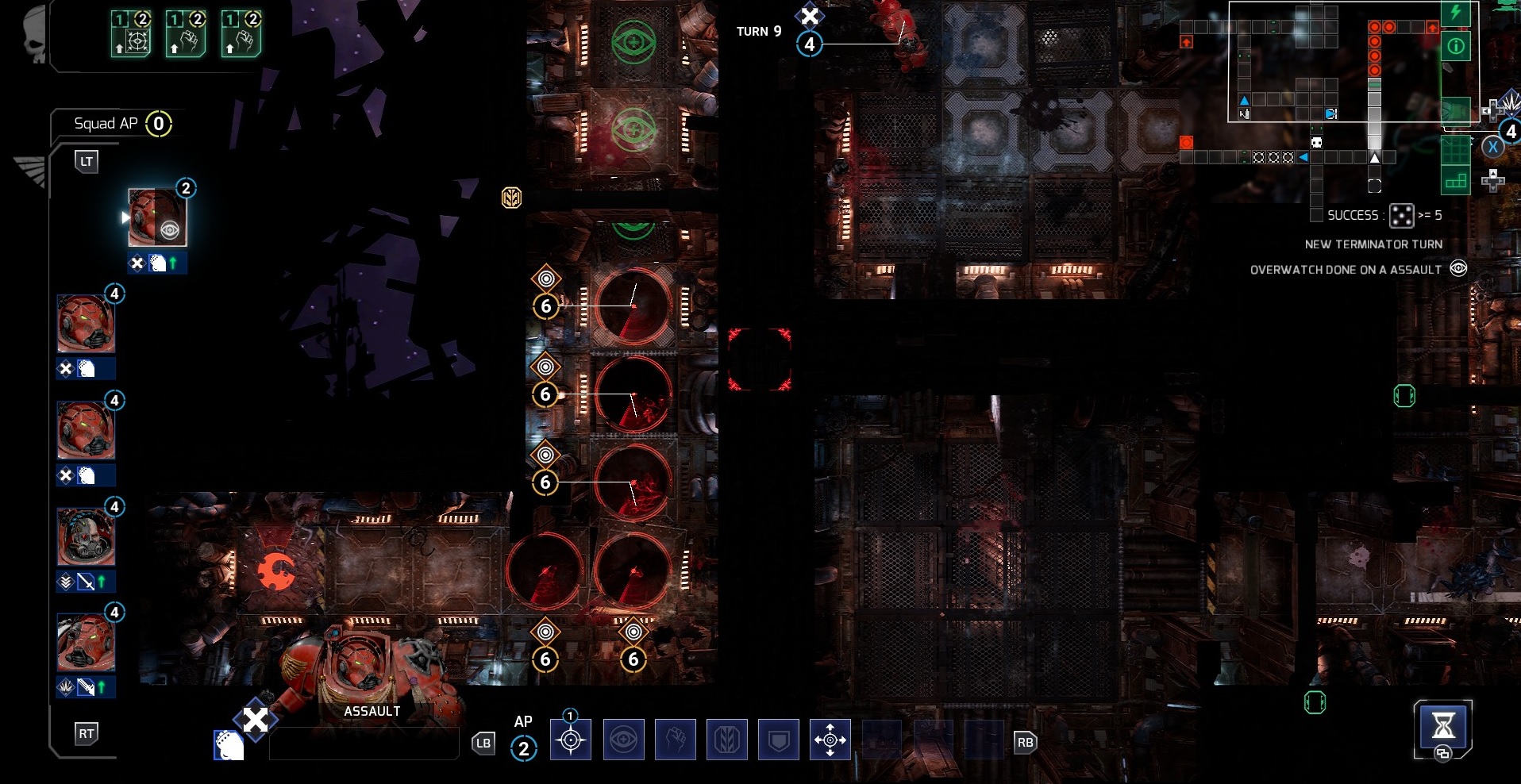Toggle the green grid view button
Screen dimensions: 1521x784
tap(1456, 149)
